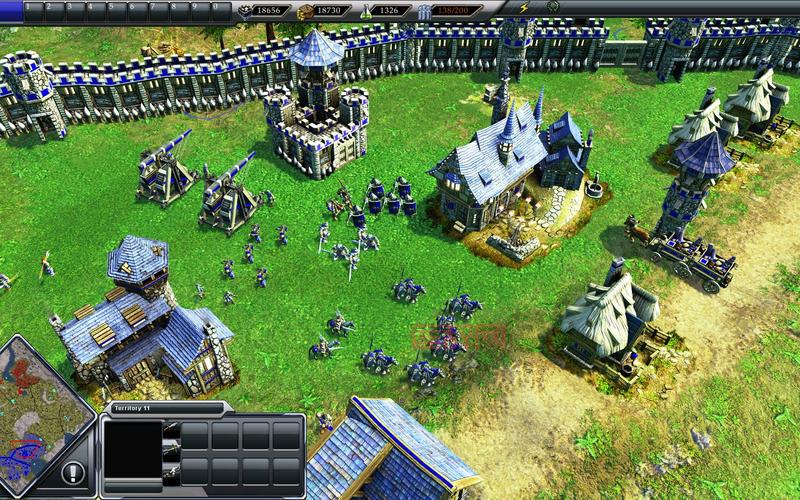Screen dimensions: 800x500
Task: Click the round green emblem icon
Action: click(x=553, y=7)
